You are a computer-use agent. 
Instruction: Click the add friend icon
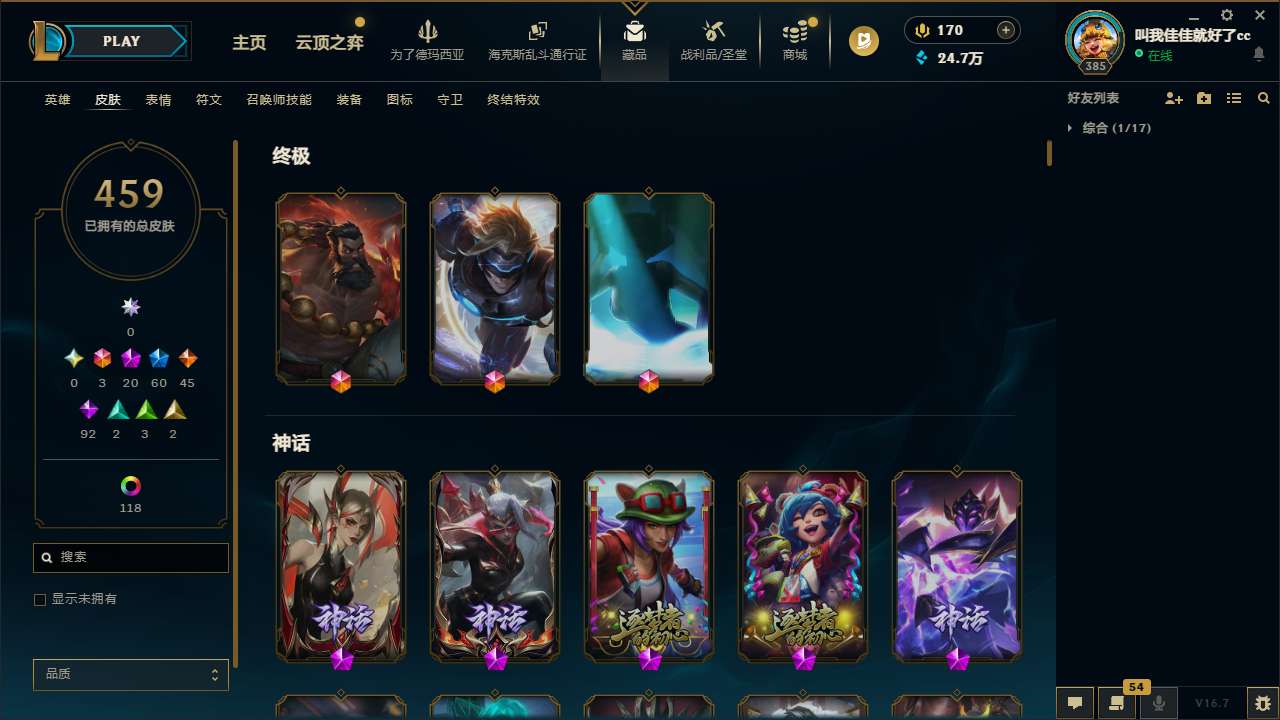click(1174, 98)
